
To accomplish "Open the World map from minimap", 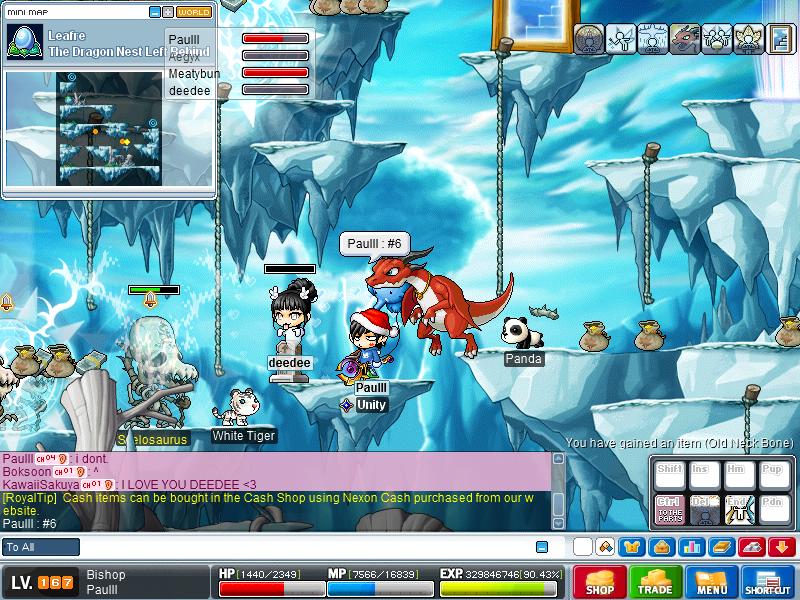I will pyautogui.click(x=194, y=12).
